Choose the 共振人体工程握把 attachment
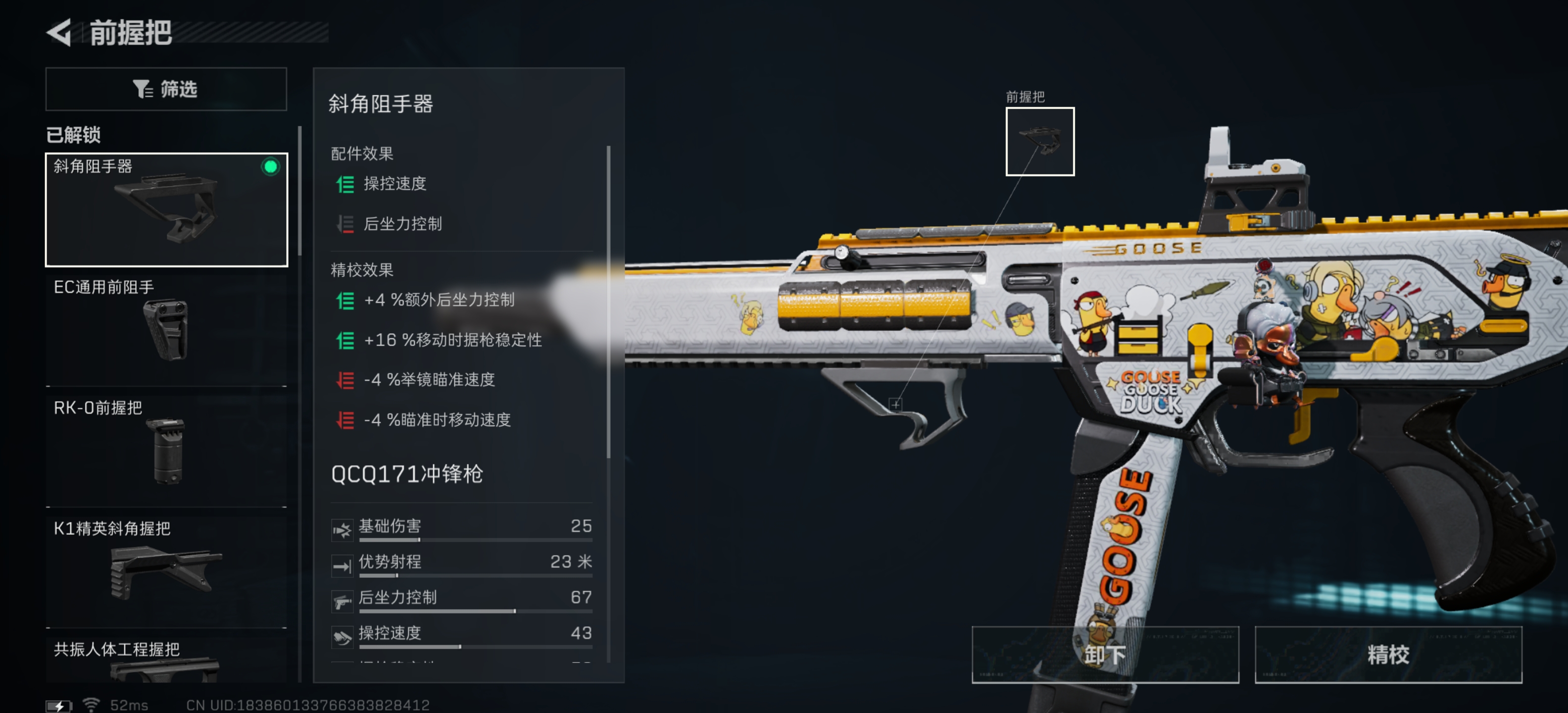Screen dimensions: 1568x713 (x=166, y=661)
